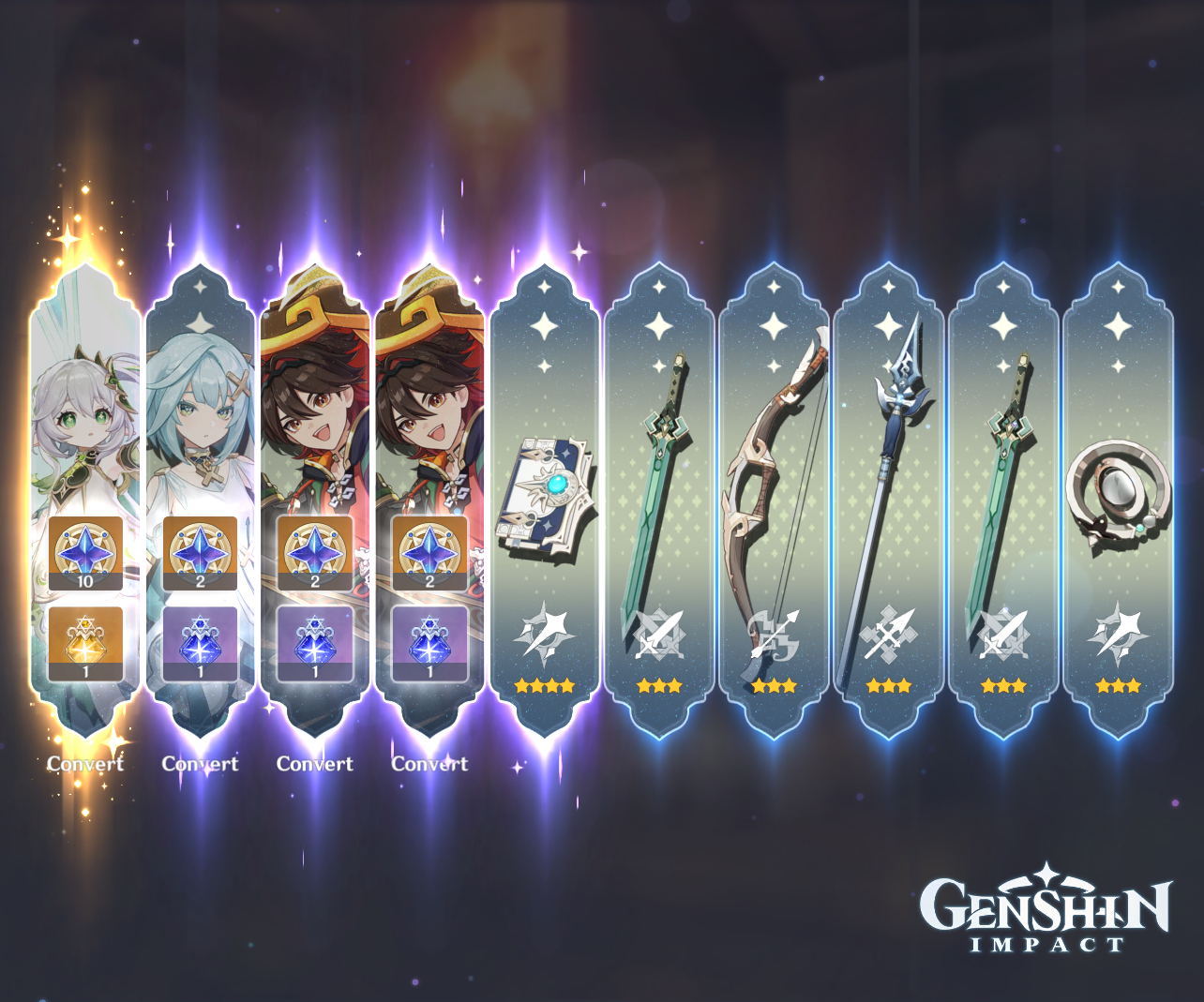Click the catalyst weapon-type icon under the ring catalyst
The width and height of the screenshot is (1204, 1002).
1118,637
